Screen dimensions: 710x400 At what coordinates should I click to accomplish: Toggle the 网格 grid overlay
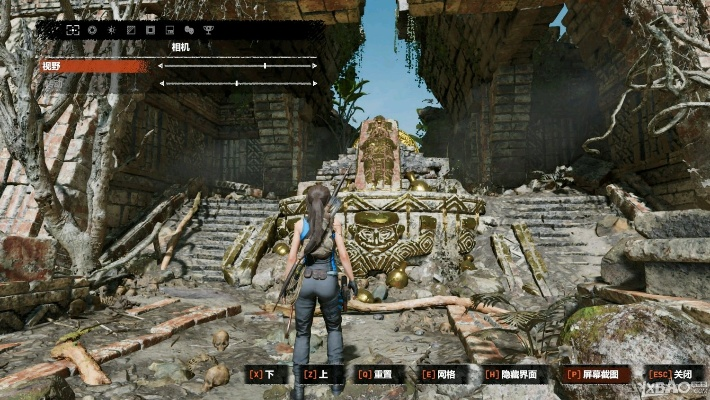[x=445, y=374]
